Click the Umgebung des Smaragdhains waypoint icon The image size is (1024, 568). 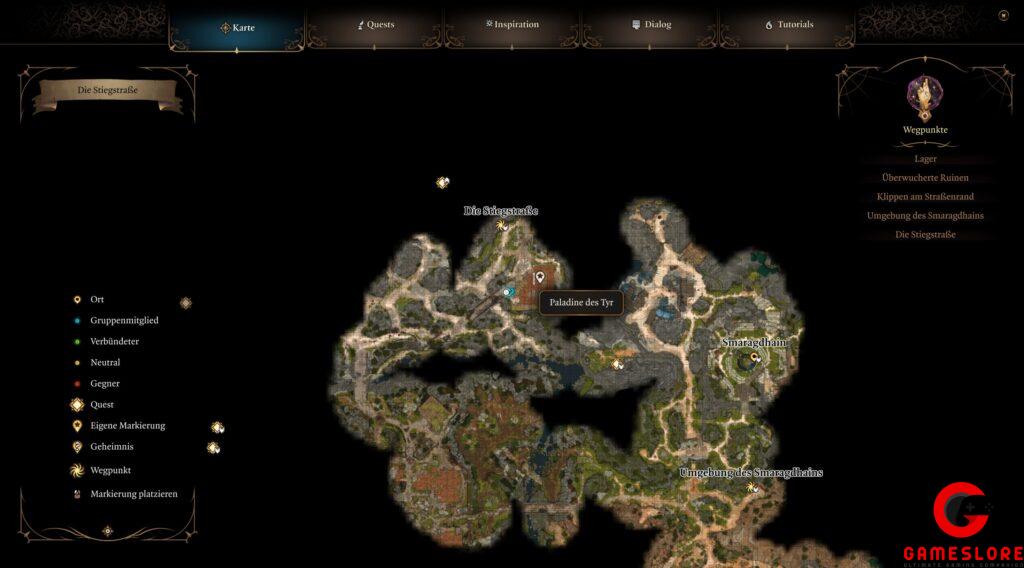point(751,487)
